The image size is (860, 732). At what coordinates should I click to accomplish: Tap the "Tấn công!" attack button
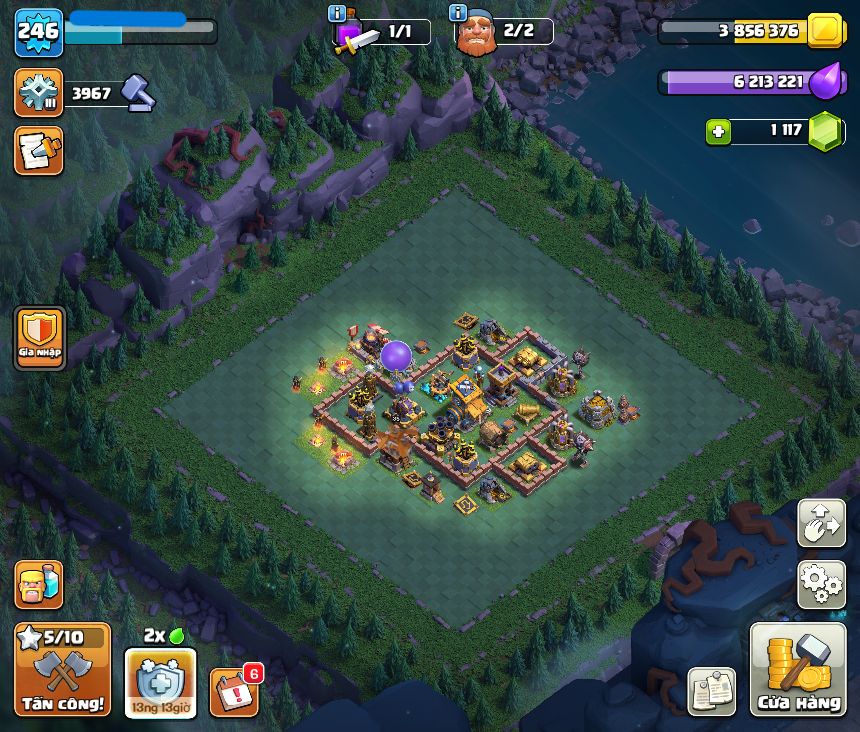pos(62,670)
